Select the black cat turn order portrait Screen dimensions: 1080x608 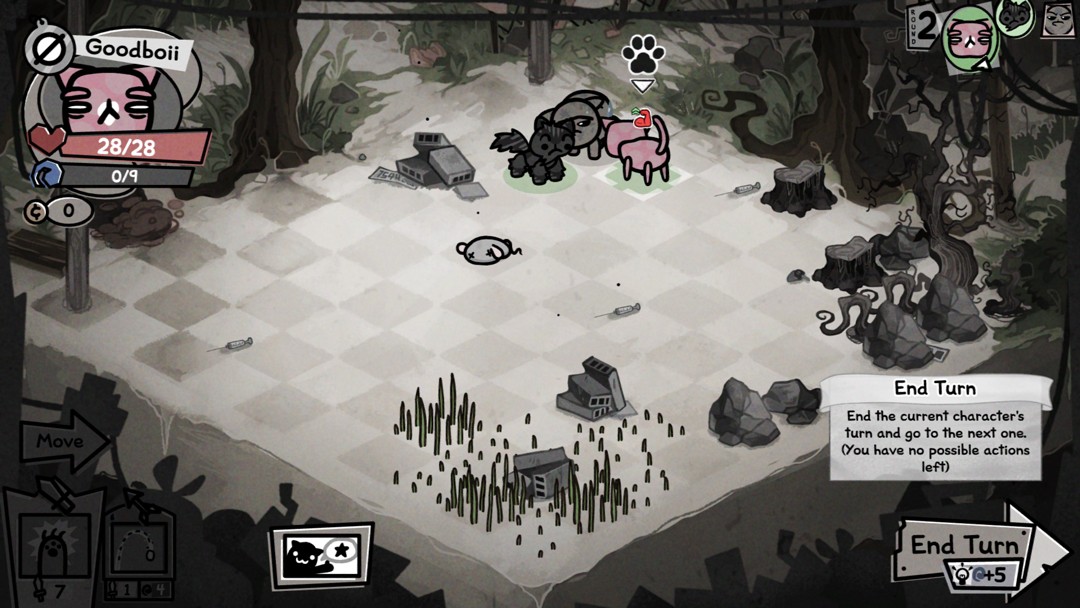coord(1014,18)
